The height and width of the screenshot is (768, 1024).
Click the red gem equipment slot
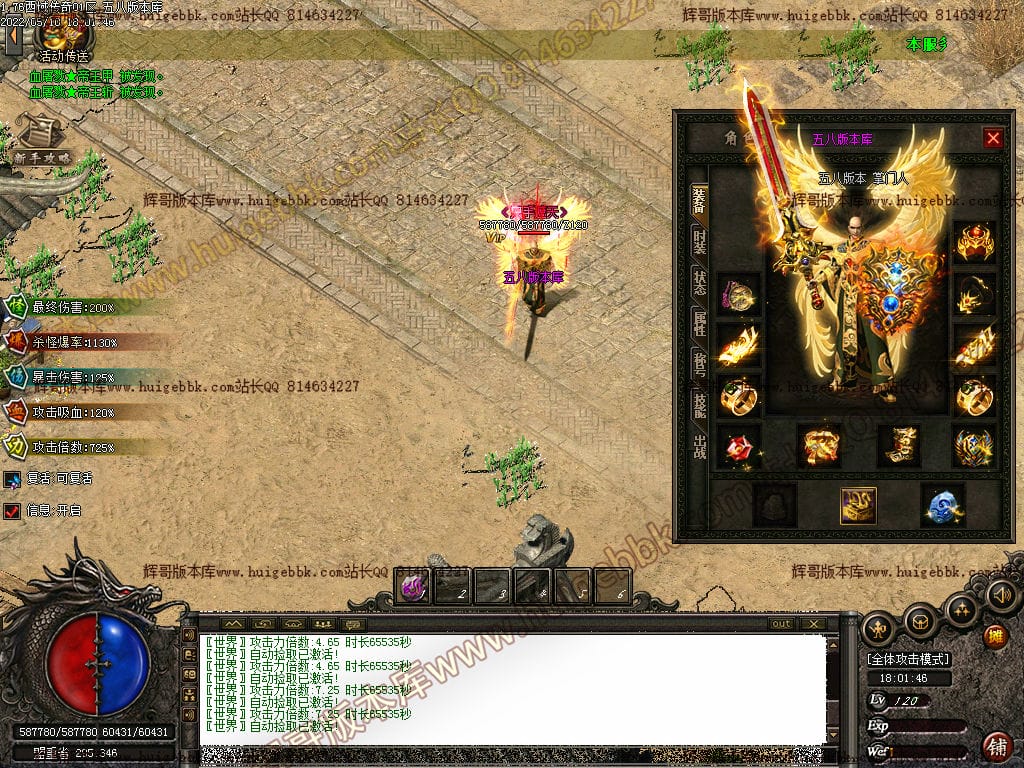click(738, 447)
